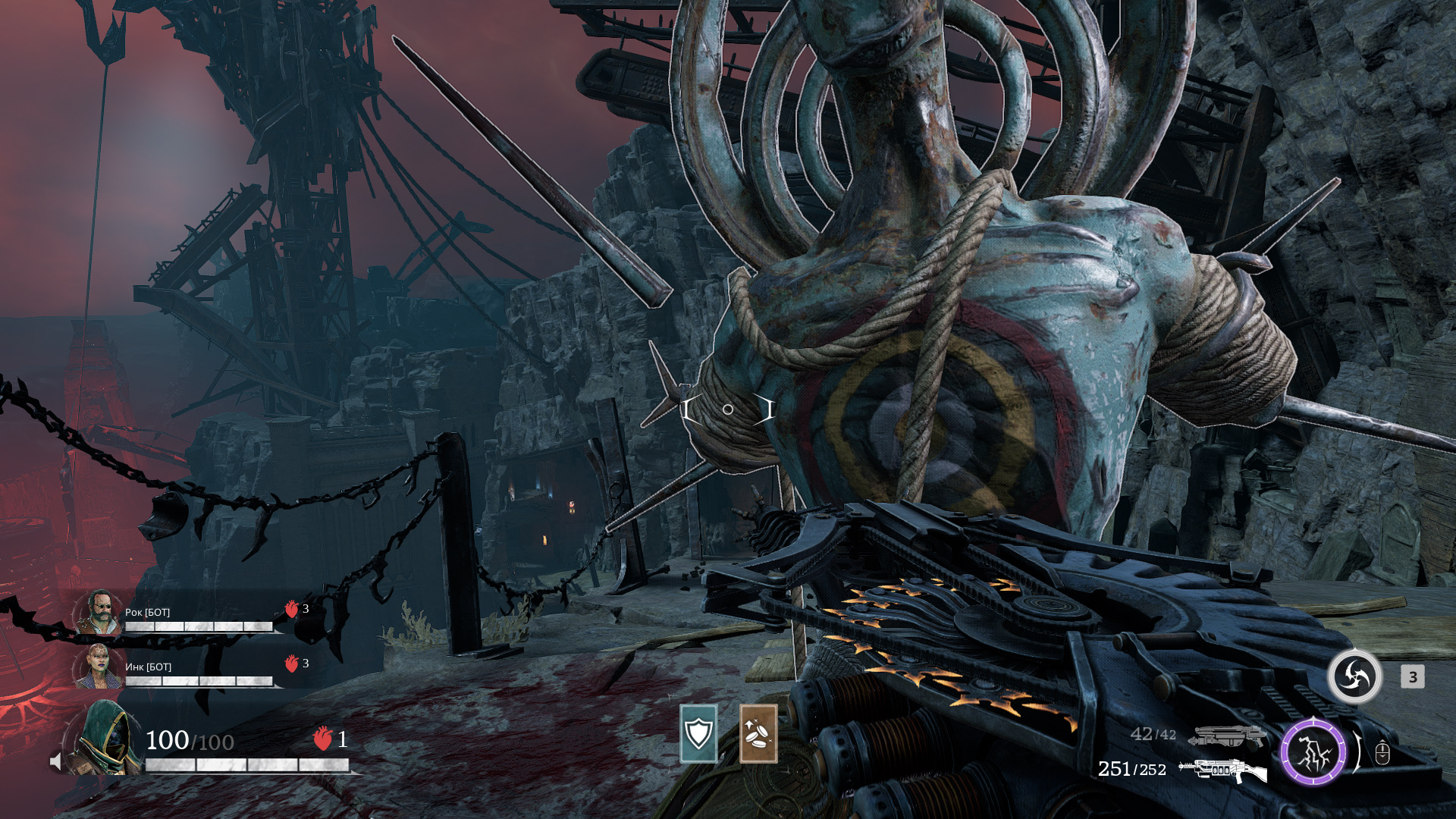Toggle the speaker voice icon
The image size is (1456, 819).
click(x=55, y=761)
